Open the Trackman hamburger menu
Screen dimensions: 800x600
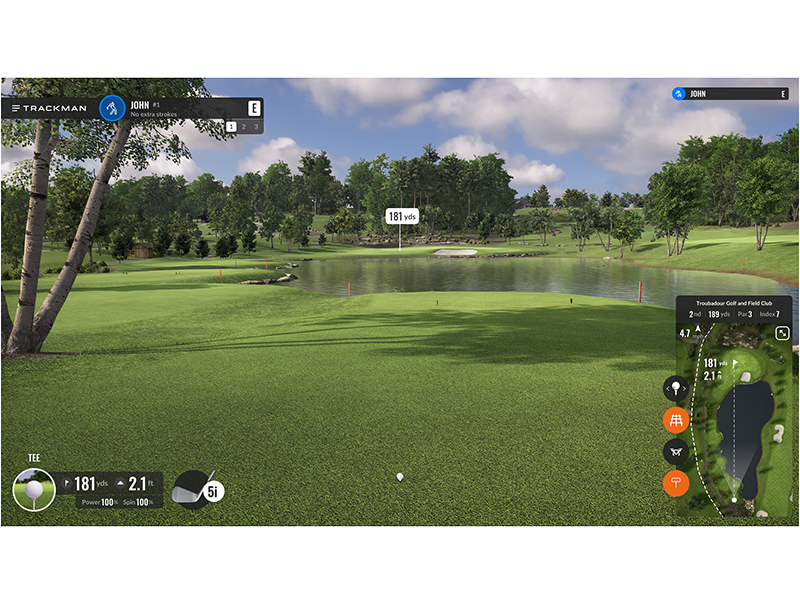point(16,107)
